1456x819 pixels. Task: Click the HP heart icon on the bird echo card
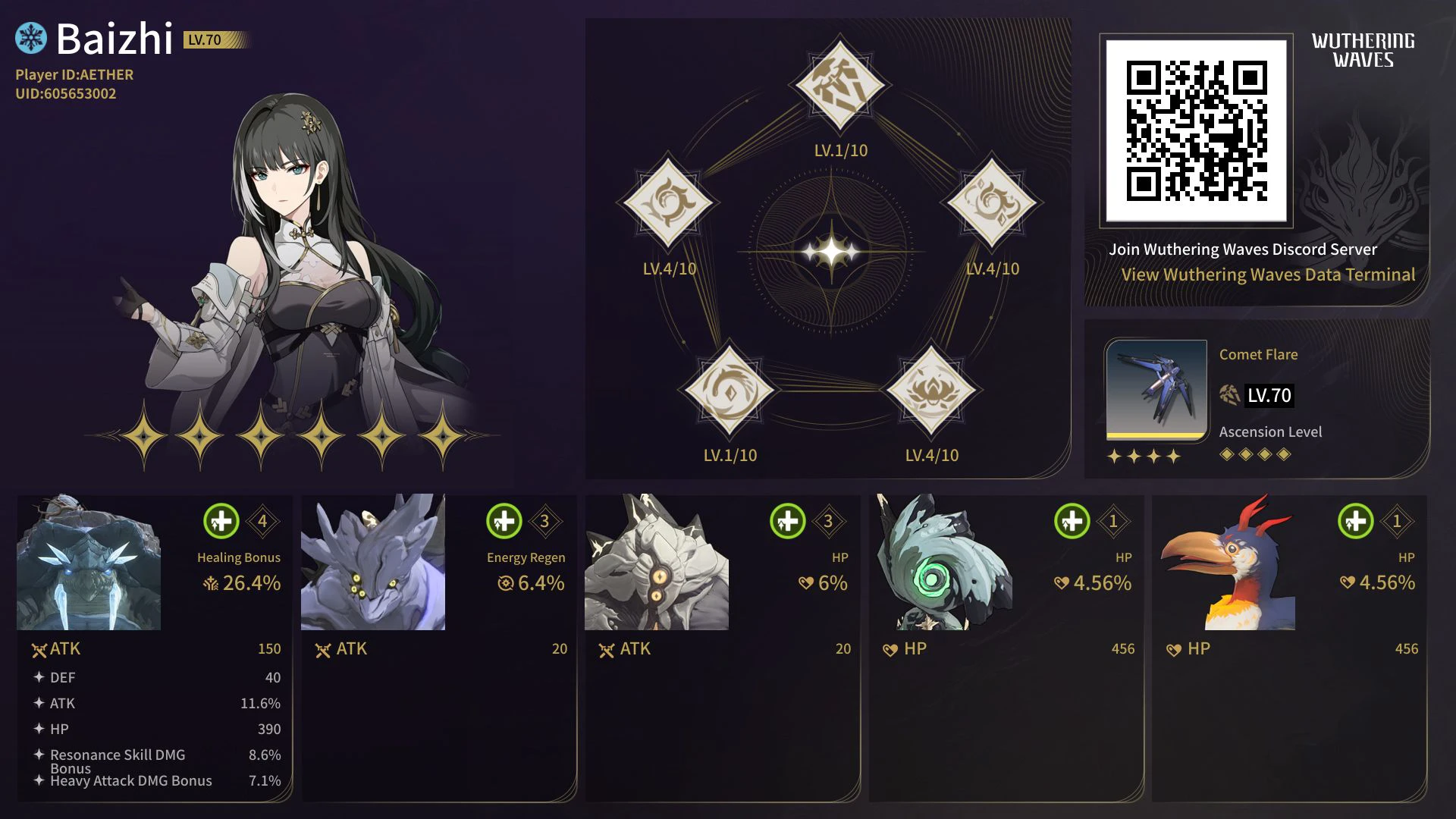[1175, 649]
